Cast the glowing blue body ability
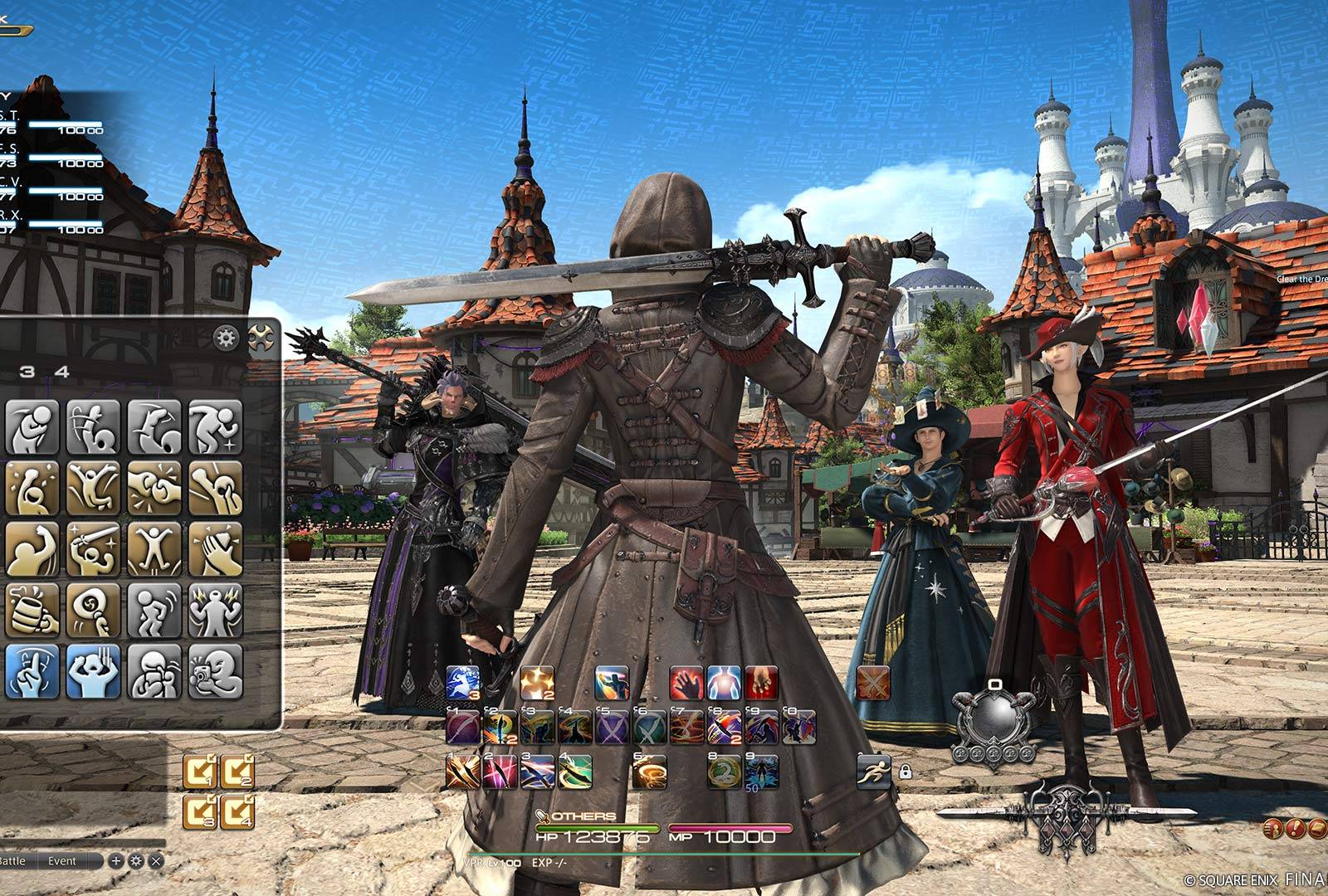The width and height of the screenshot is (1328, 896). [x=724, y=684]
